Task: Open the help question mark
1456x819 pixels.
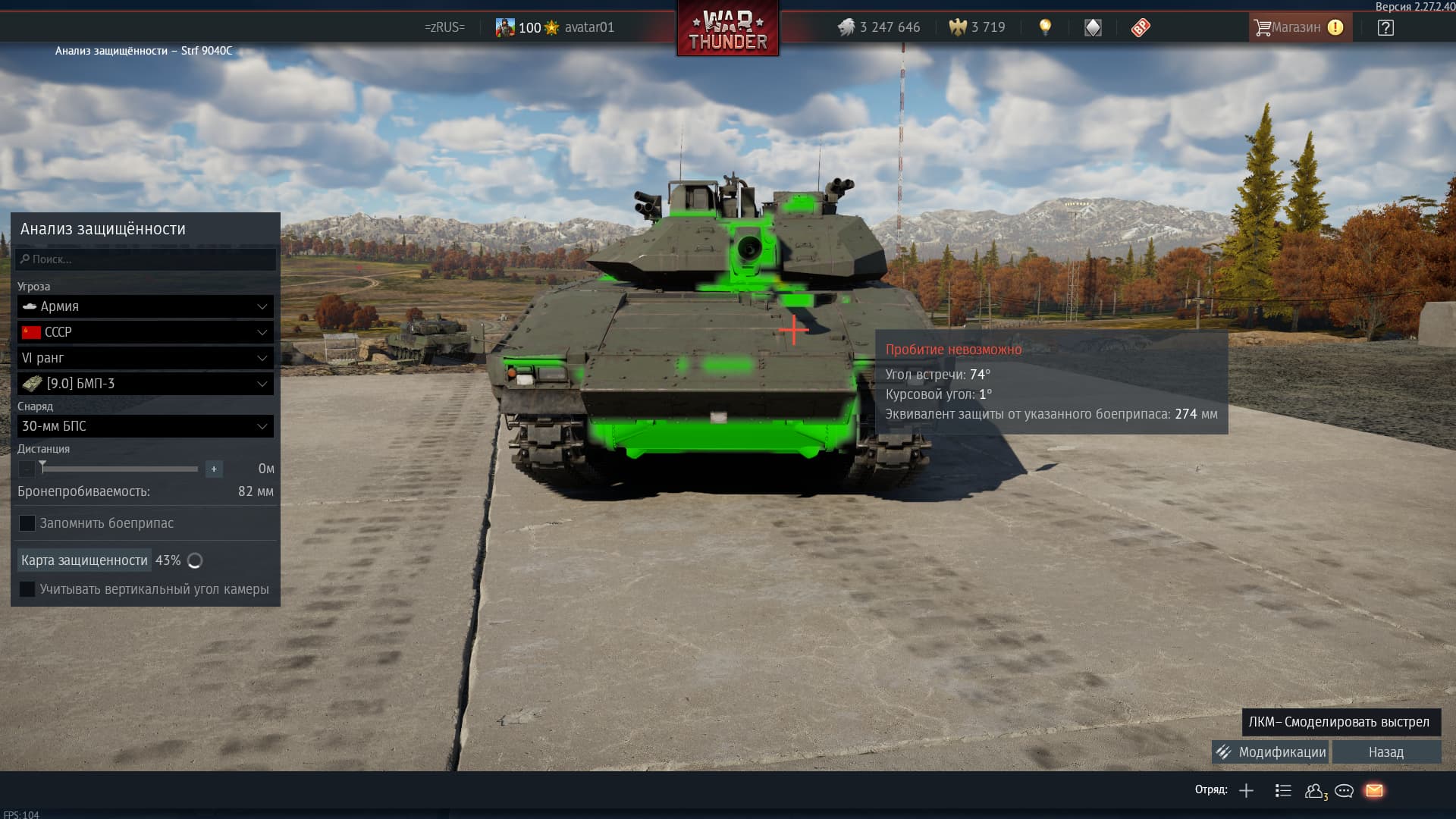Action: point(1385,28)
